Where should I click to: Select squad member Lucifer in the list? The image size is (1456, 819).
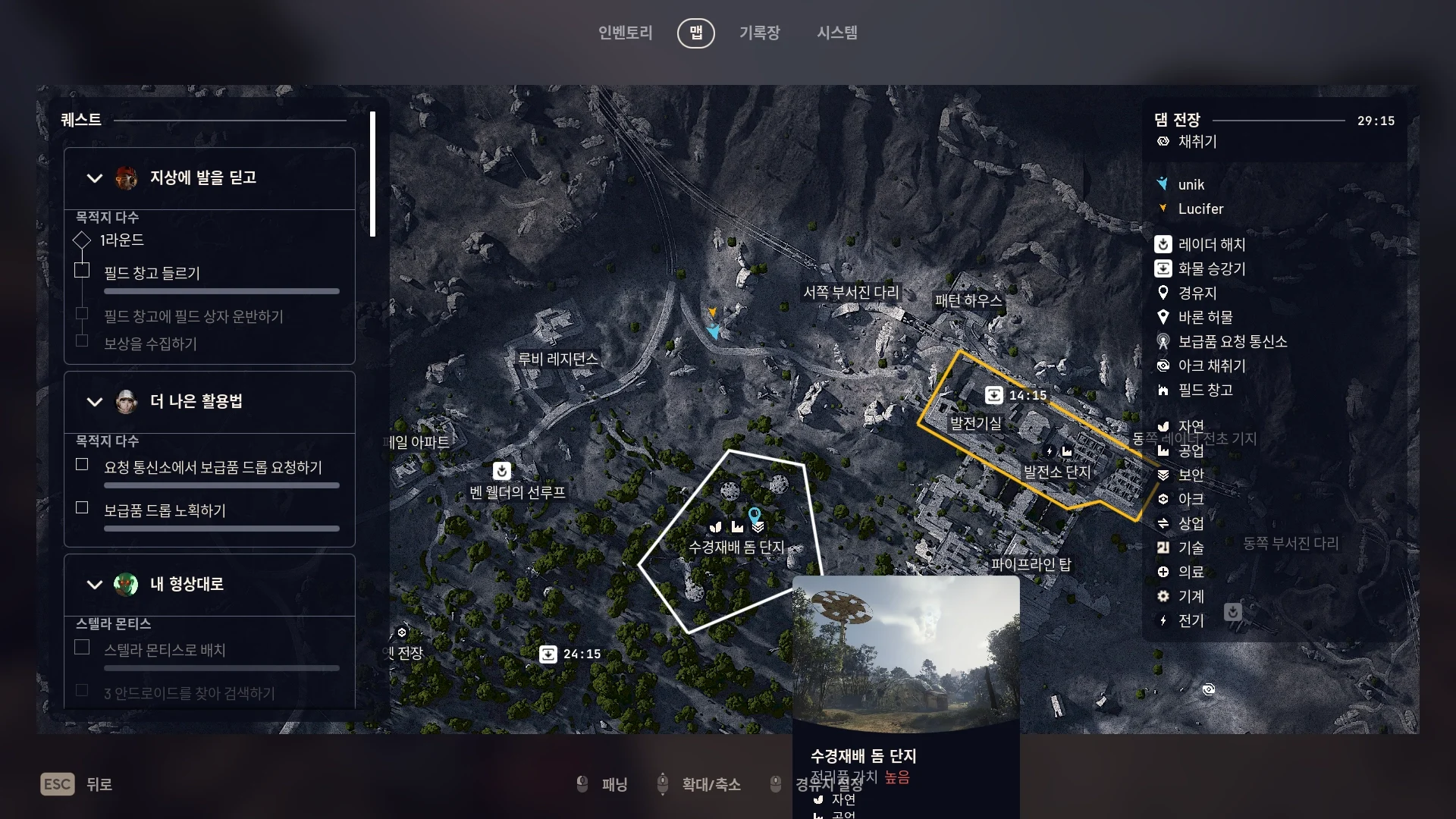(x=1200, y=209)
